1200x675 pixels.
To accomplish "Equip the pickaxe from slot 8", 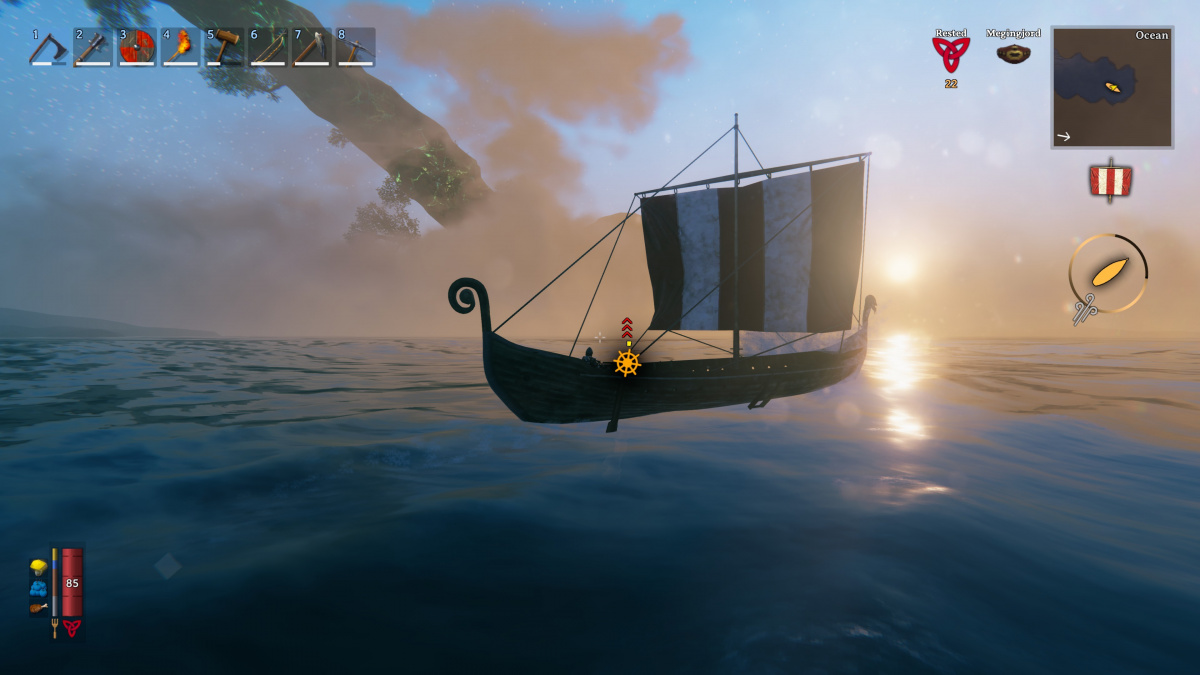I will (x=356, y=47).
